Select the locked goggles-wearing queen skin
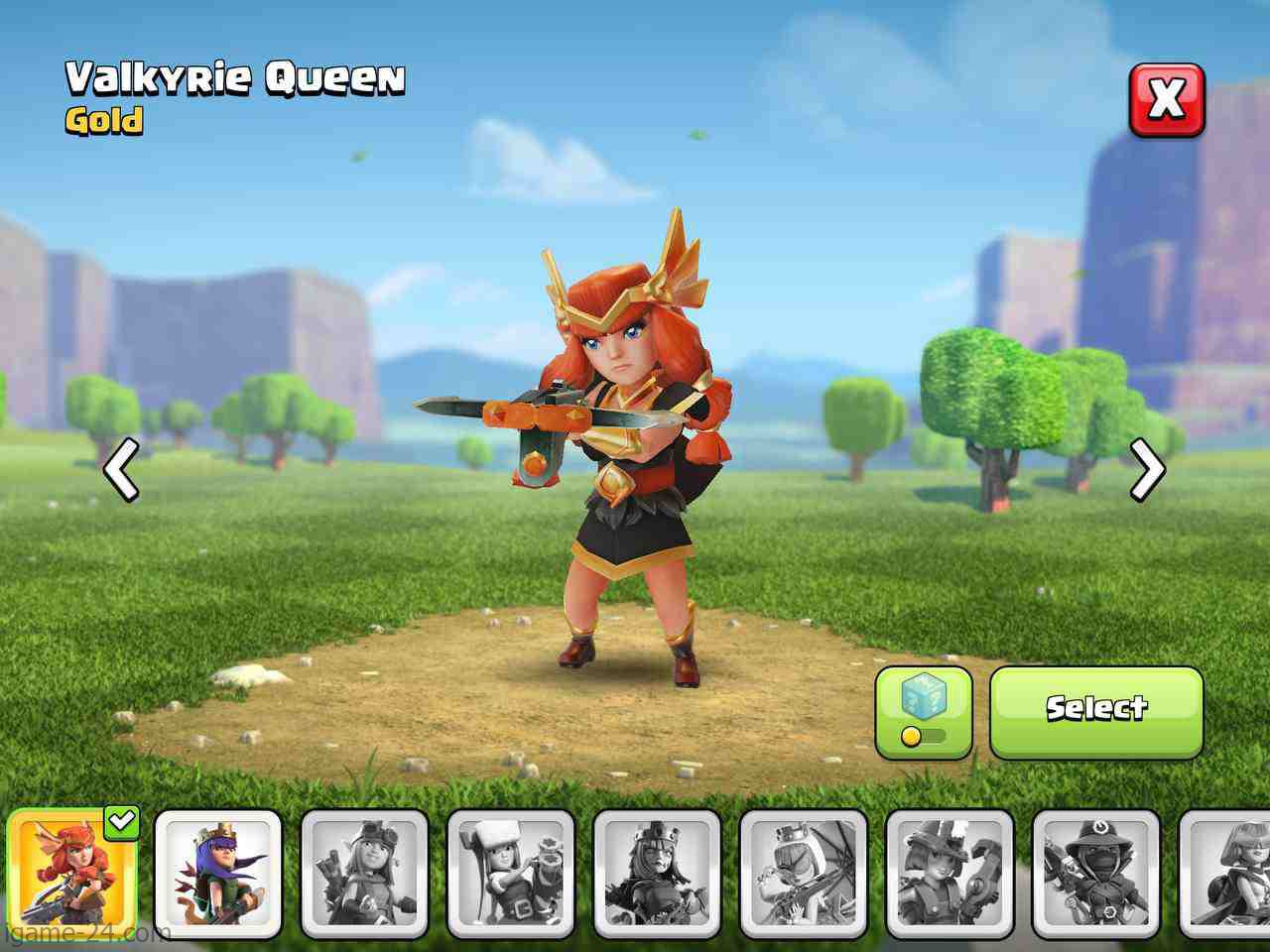Viewport: 1270px width, 952px height. pos(364,873)
